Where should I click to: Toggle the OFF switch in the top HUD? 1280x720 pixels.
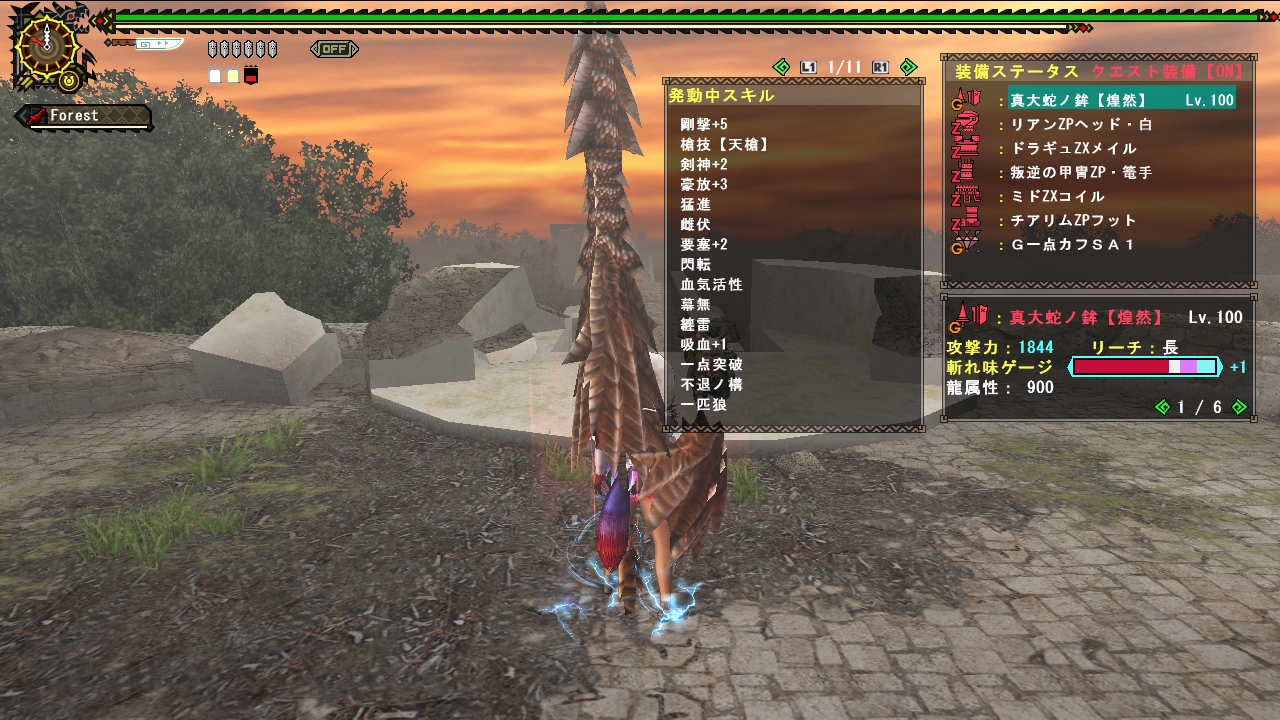[333, 49]
